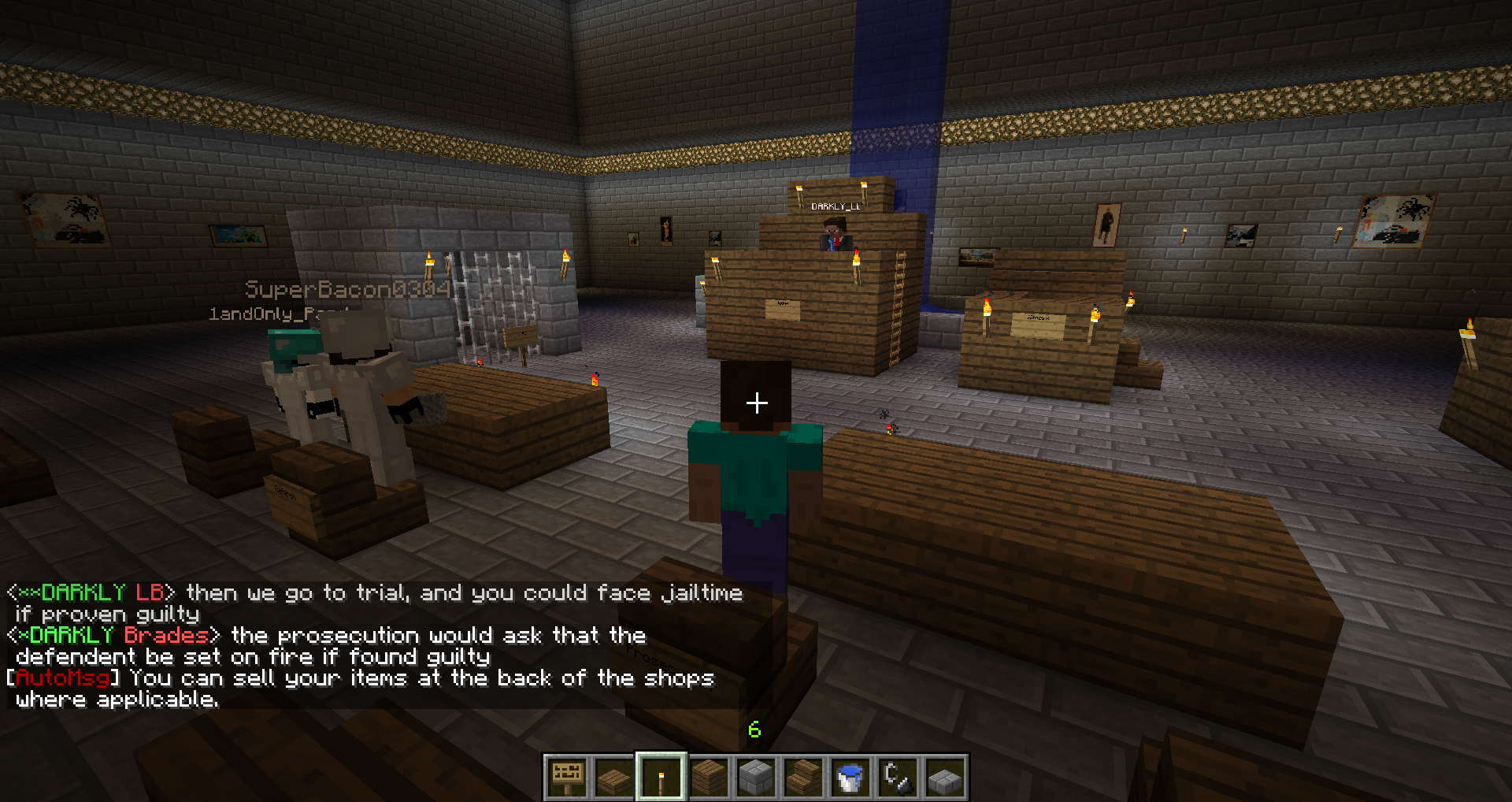Image resolution: width=1512 pixels, height=802 pixels.
Task: Choose the torch hotbar slot
Action: pos(661,778)
